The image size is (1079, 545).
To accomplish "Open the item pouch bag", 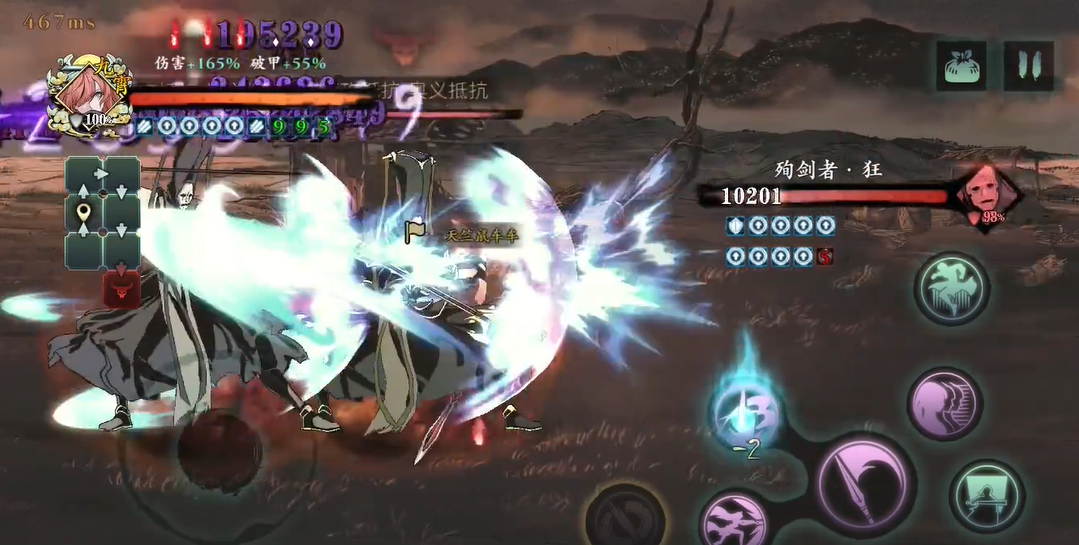I will pos(960,66).
